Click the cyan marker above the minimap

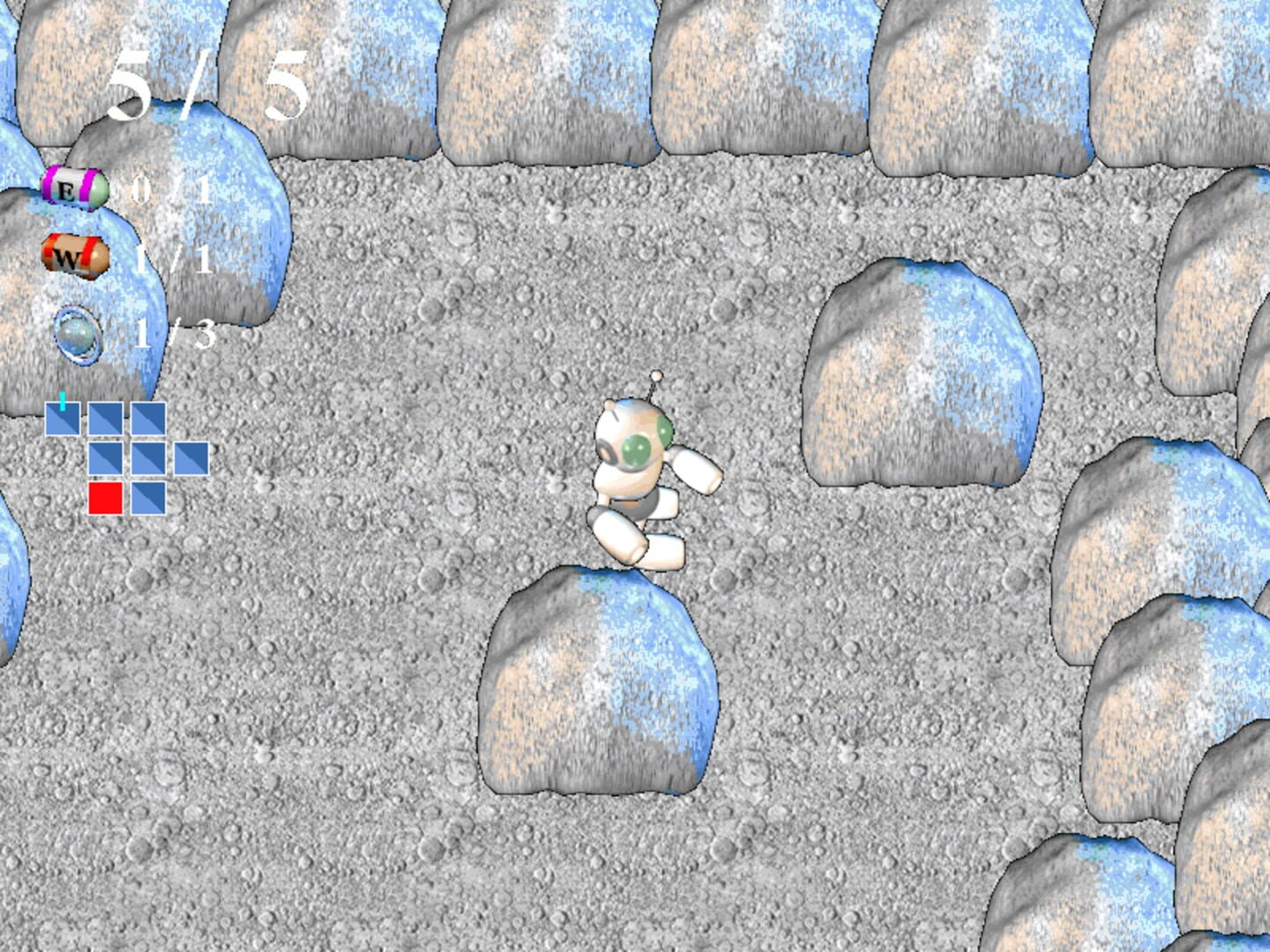pyautogui.click(x=63, y=401)
